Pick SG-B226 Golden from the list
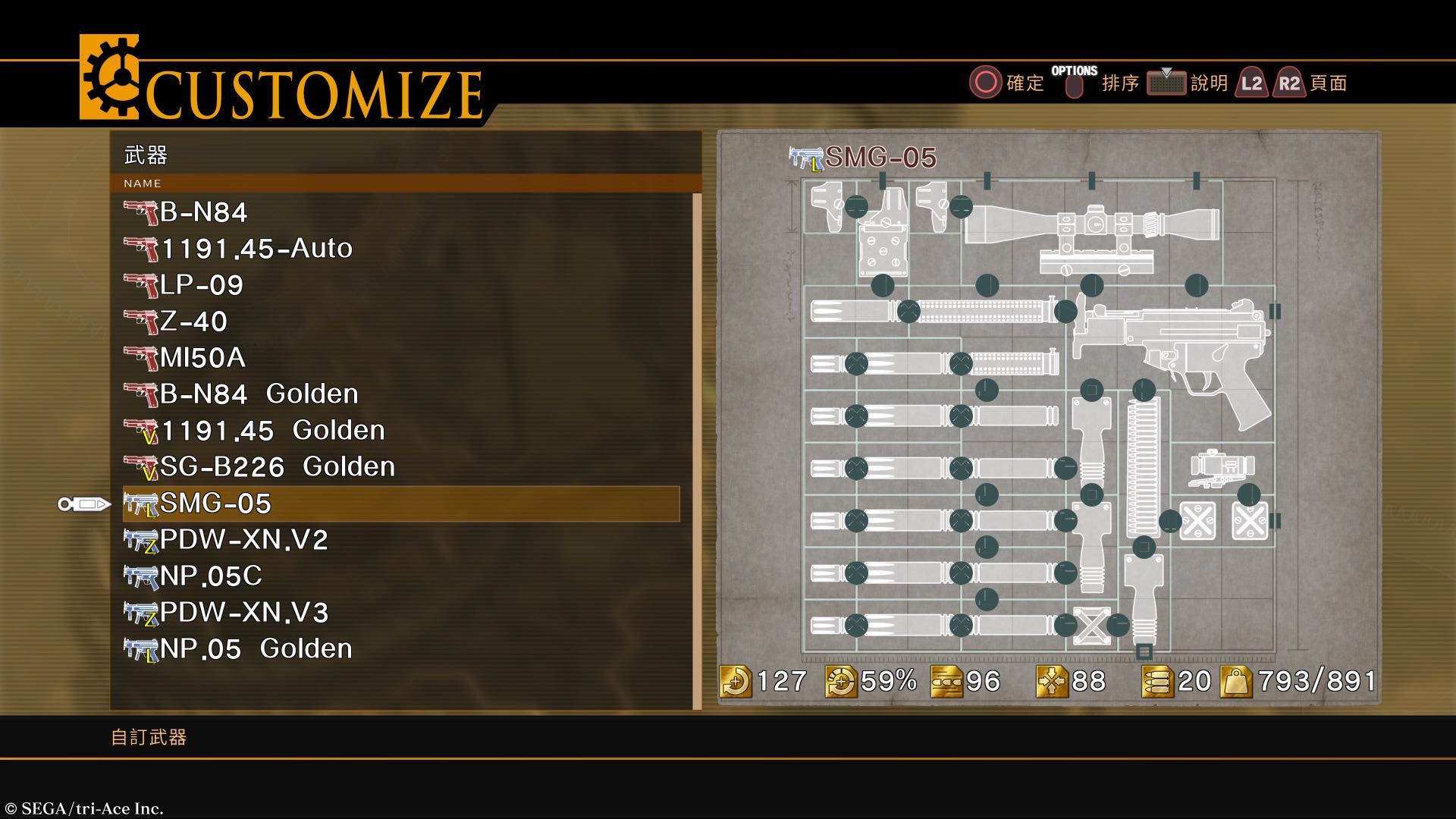 277,467
